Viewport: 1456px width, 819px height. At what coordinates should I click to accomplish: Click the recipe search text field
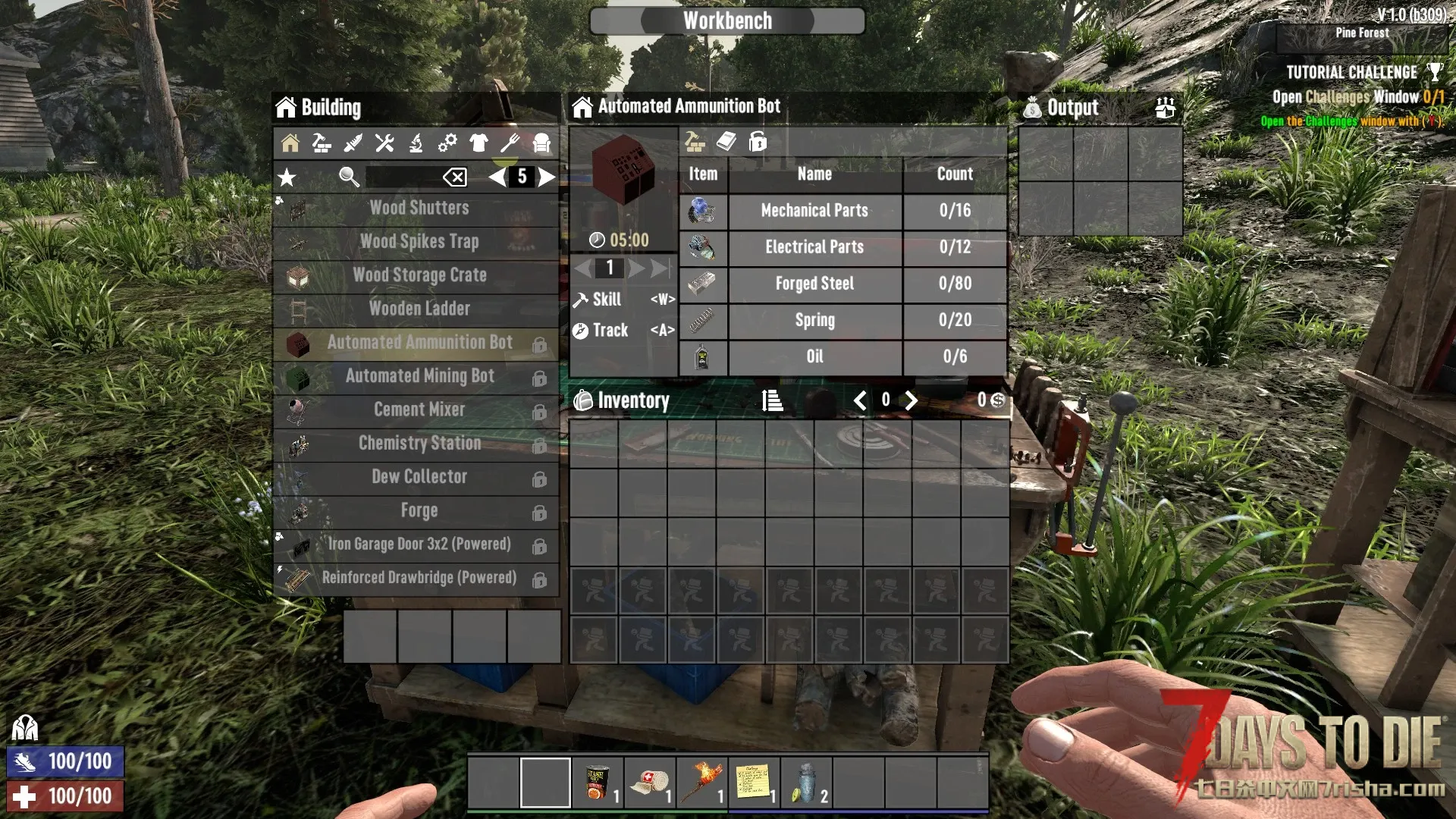click(x=402, y=177)
